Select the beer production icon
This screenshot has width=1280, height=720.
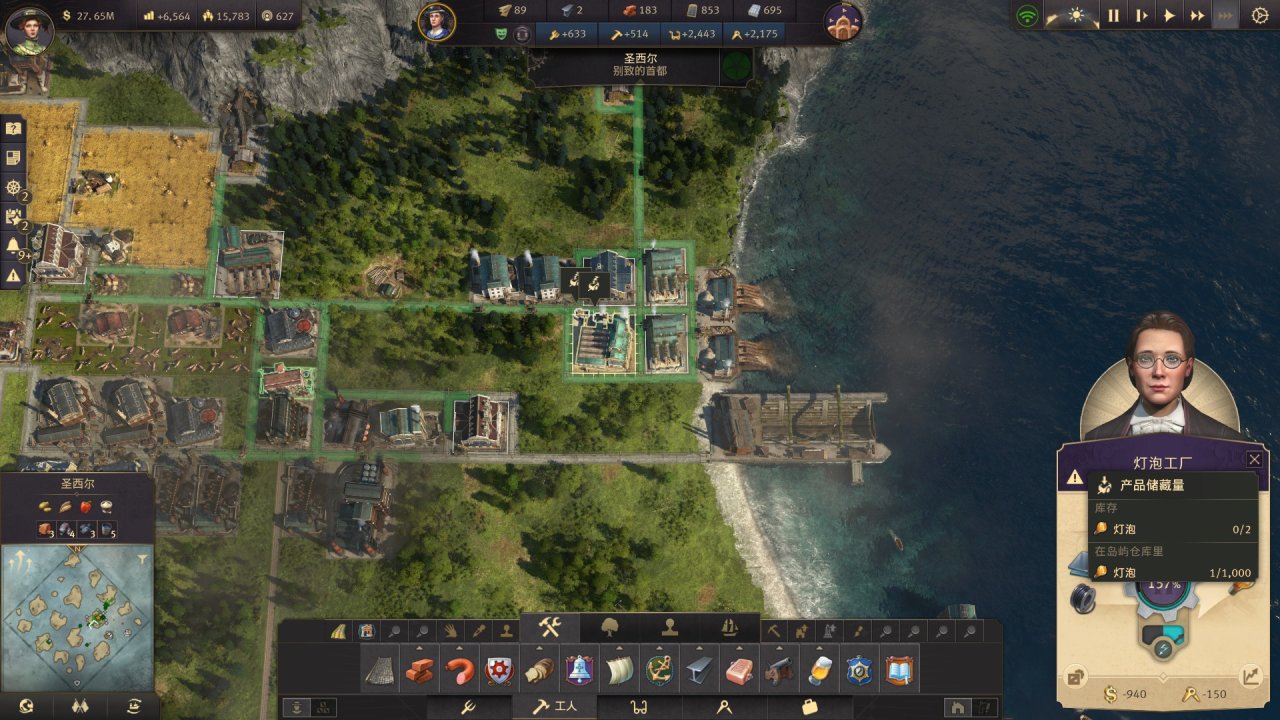(819, 671)
